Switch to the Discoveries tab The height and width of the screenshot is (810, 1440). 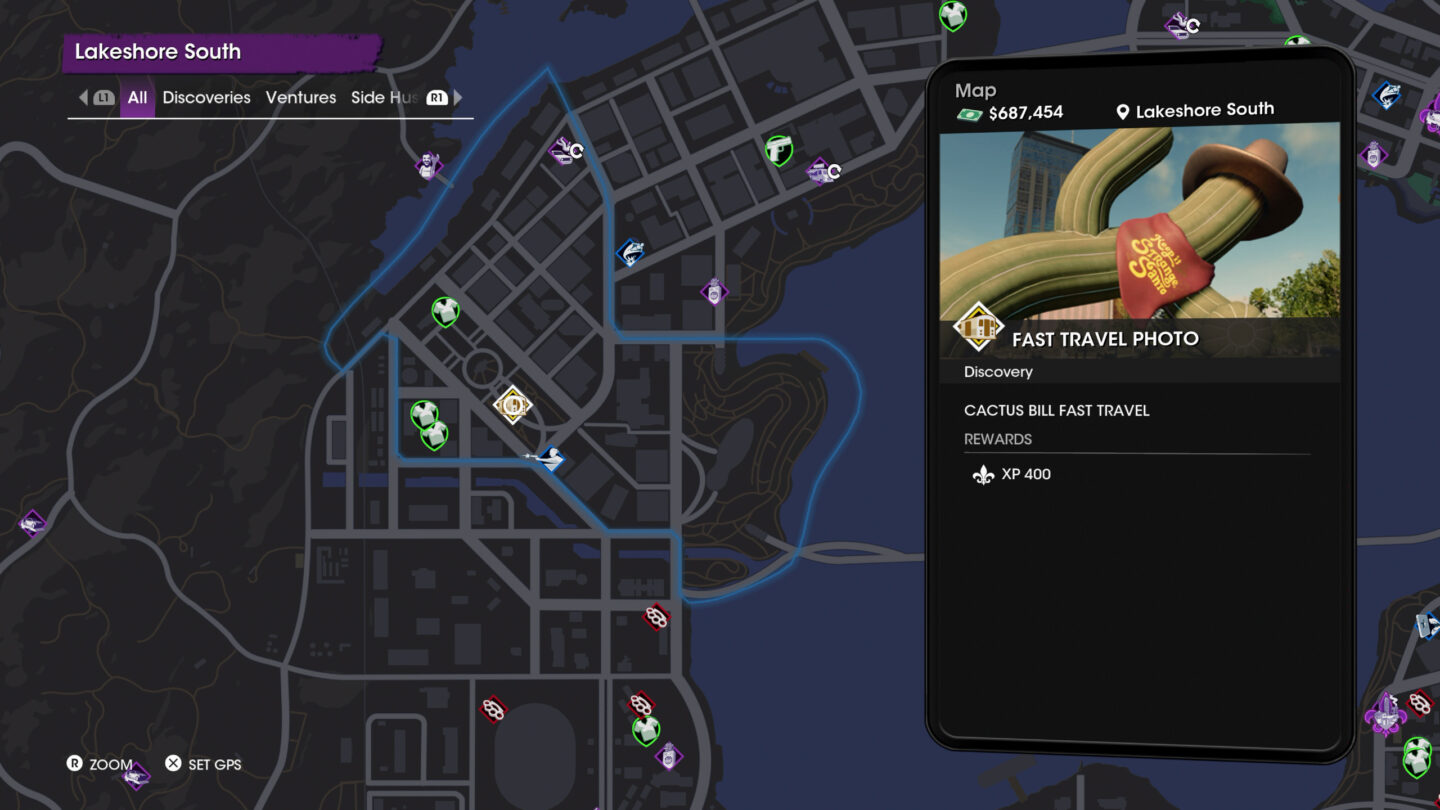207,97
